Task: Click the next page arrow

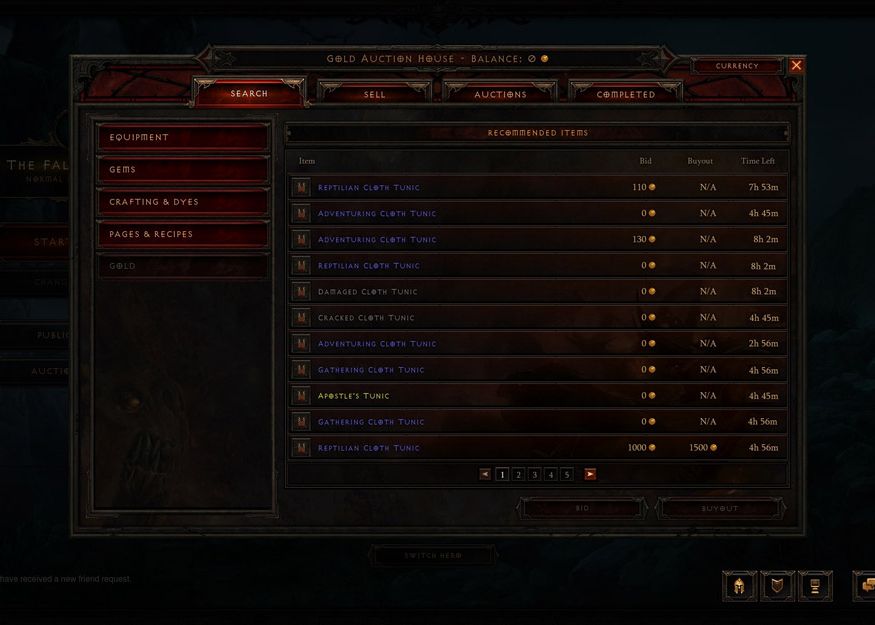Action: coord(590,475)
